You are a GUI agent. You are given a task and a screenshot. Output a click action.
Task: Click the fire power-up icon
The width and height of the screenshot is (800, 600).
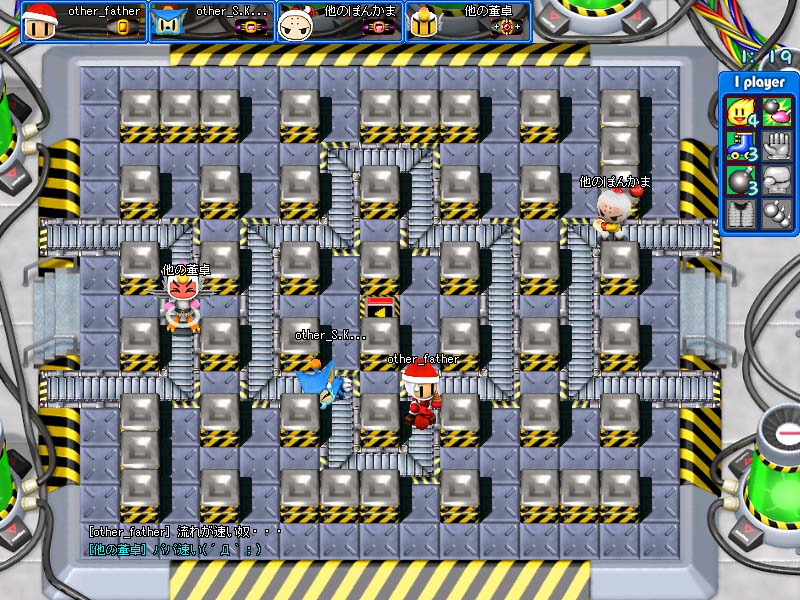point(741,112)
